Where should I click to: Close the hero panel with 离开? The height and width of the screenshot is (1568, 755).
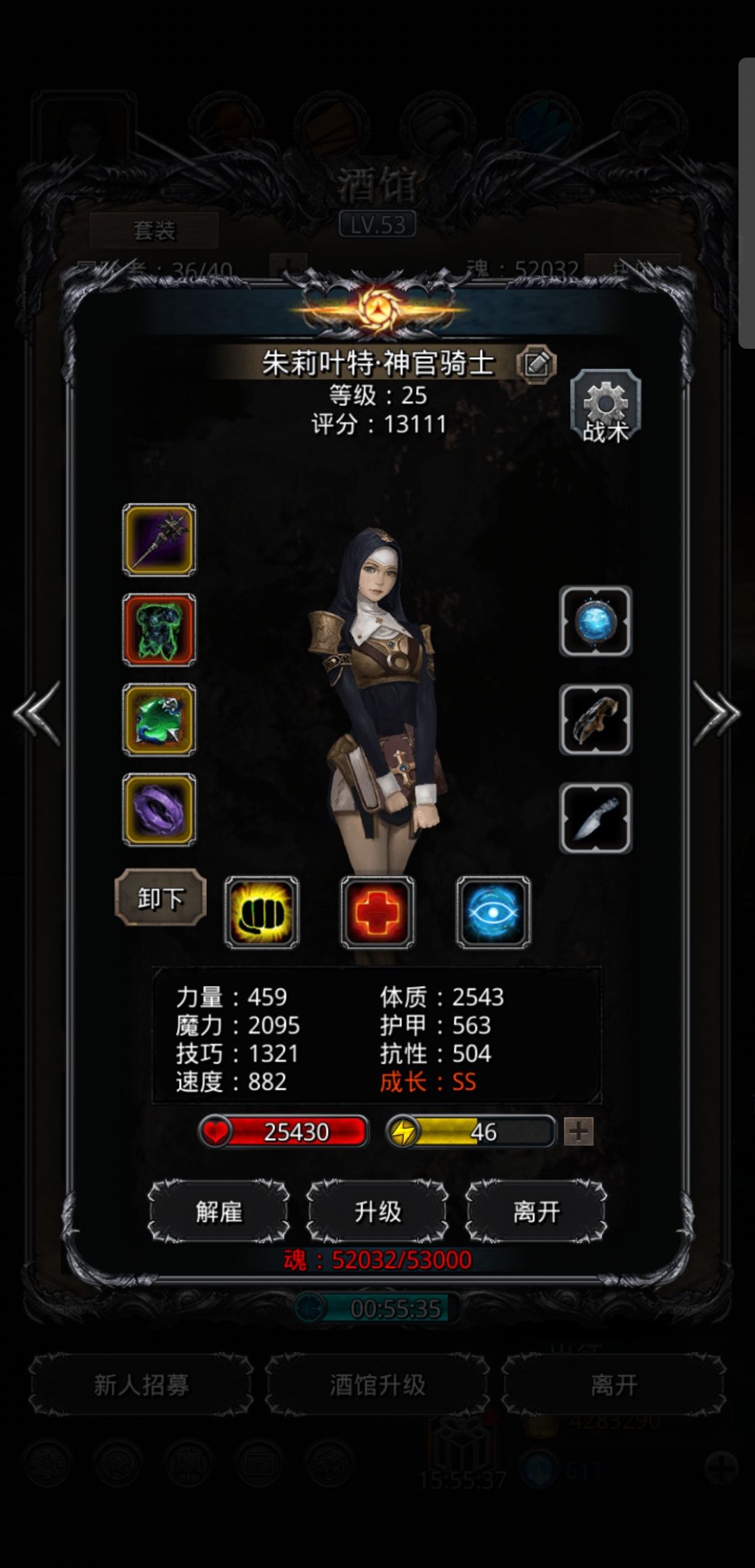pos(536,1212)
